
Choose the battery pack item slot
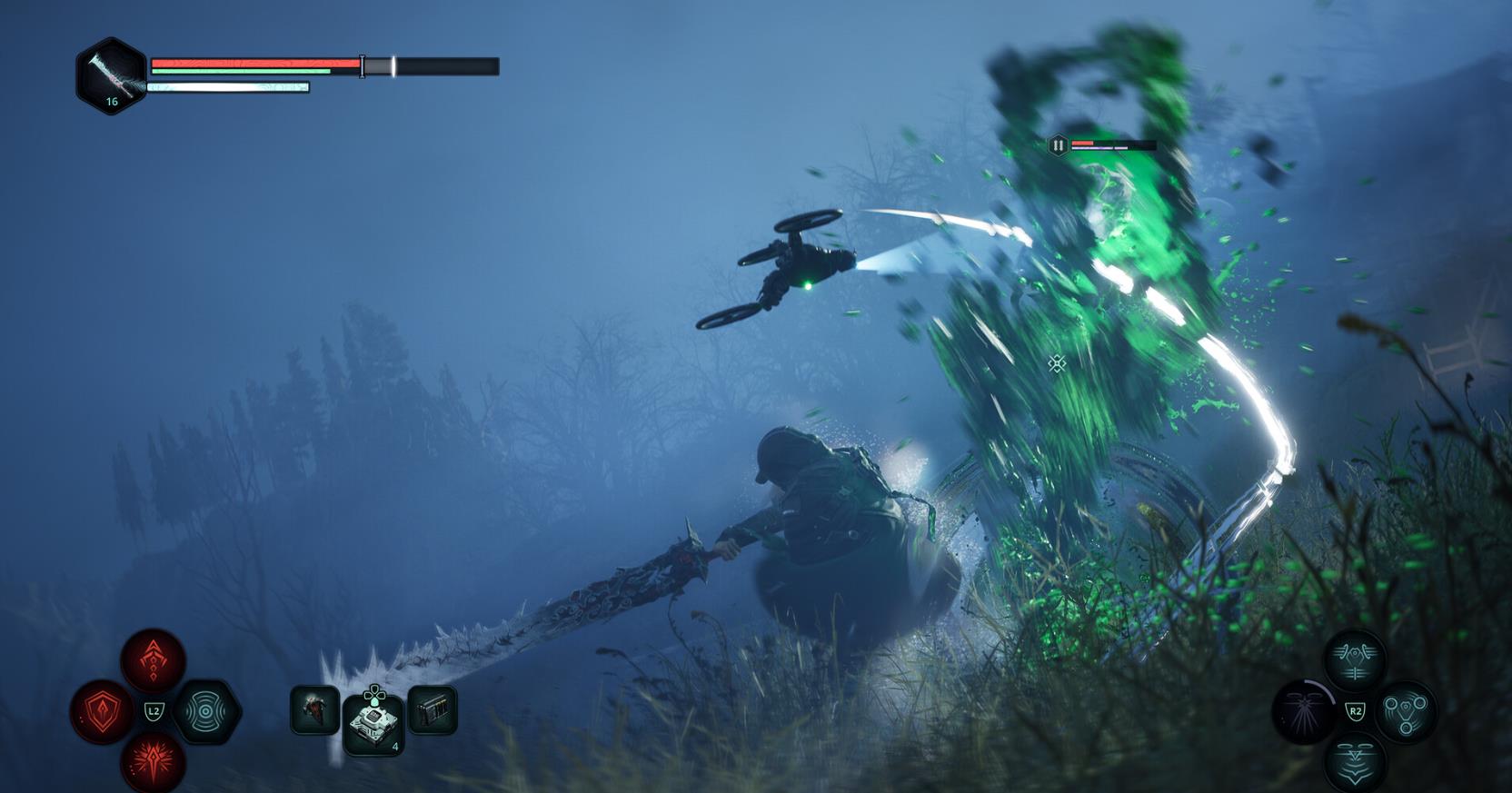click(433, 709)
